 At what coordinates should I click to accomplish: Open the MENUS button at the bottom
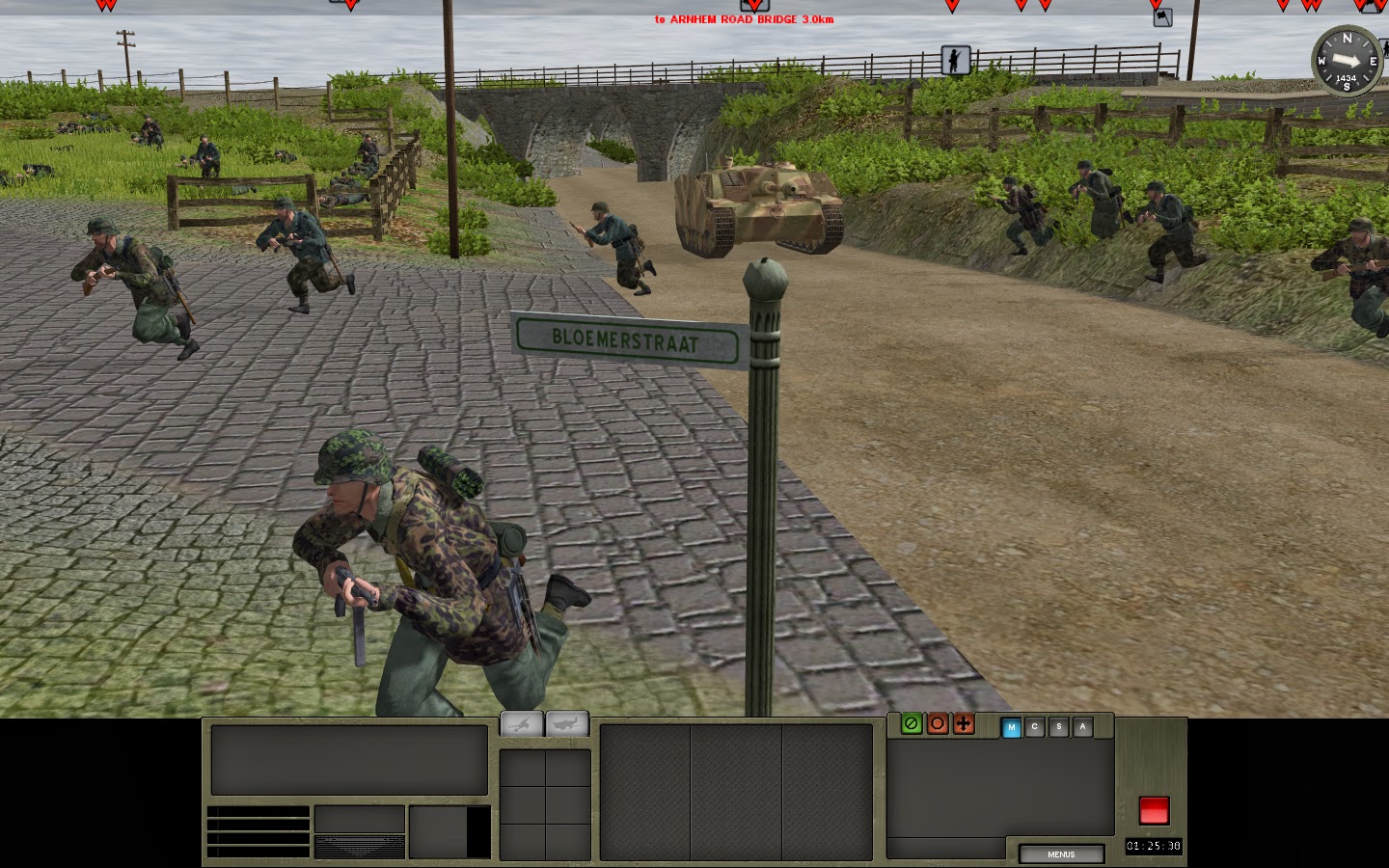coord(1061,854)
